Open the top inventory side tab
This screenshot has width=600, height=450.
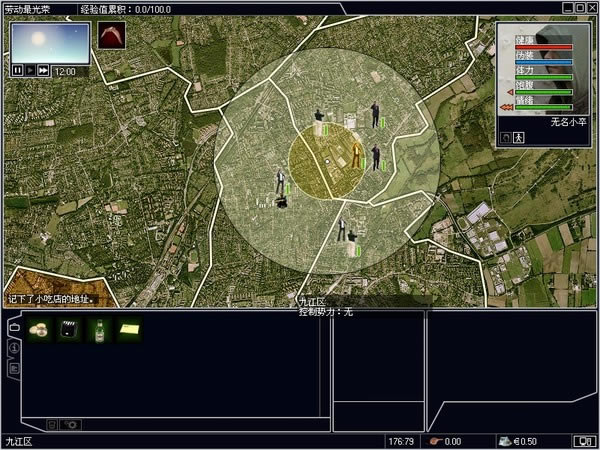13,328
